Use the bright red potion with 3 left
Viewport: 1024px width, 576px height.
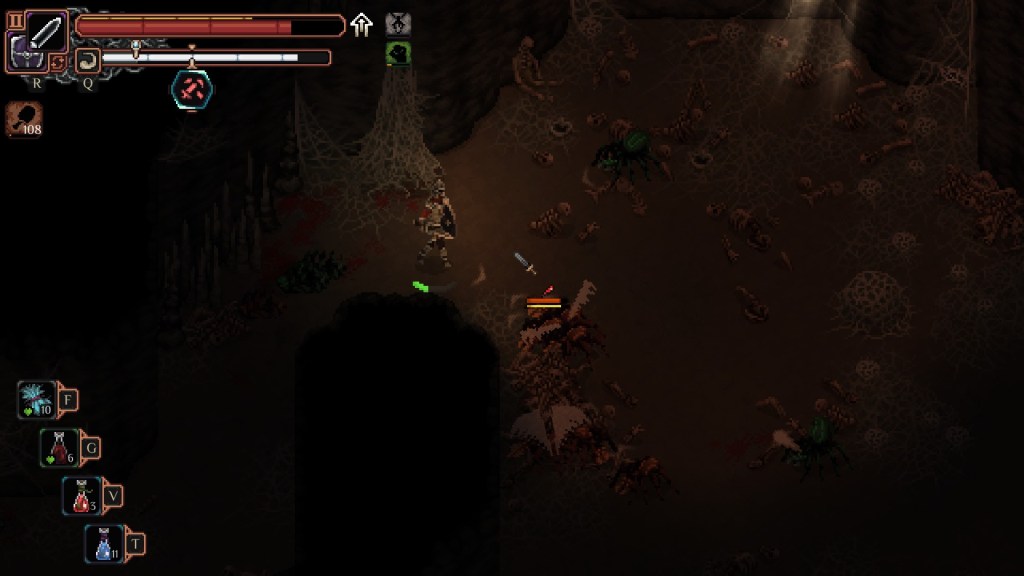(82, 495)
